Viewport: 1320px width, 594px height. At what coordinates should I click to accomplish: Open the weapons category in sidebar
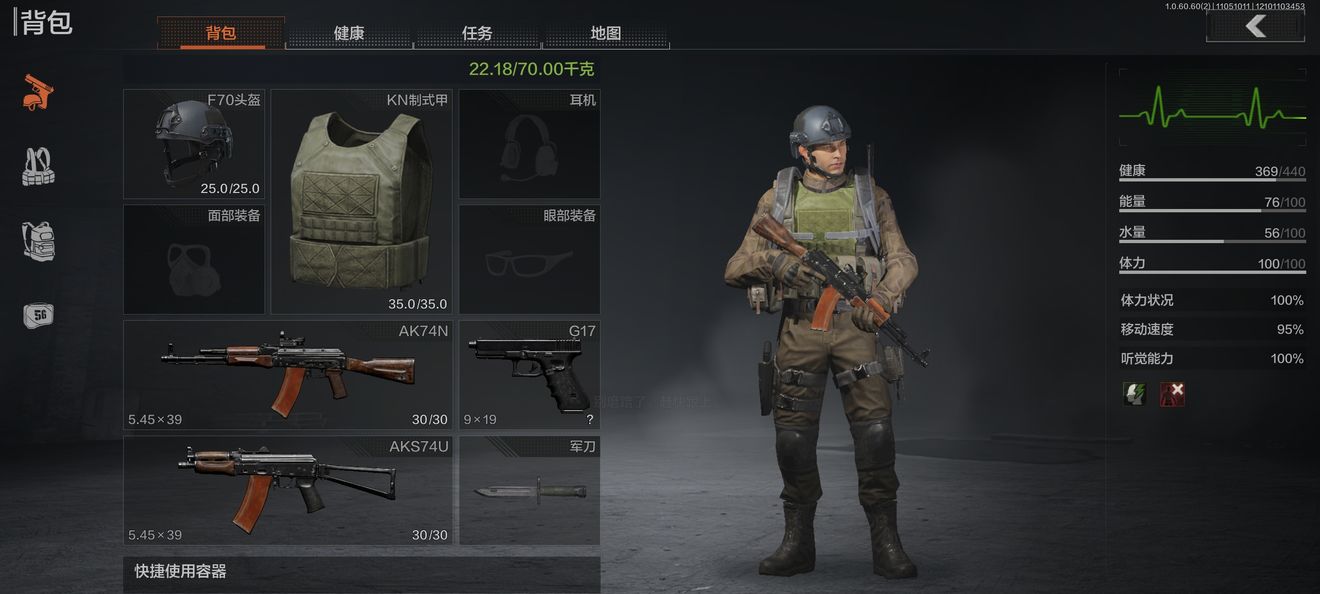pos(38,92)
